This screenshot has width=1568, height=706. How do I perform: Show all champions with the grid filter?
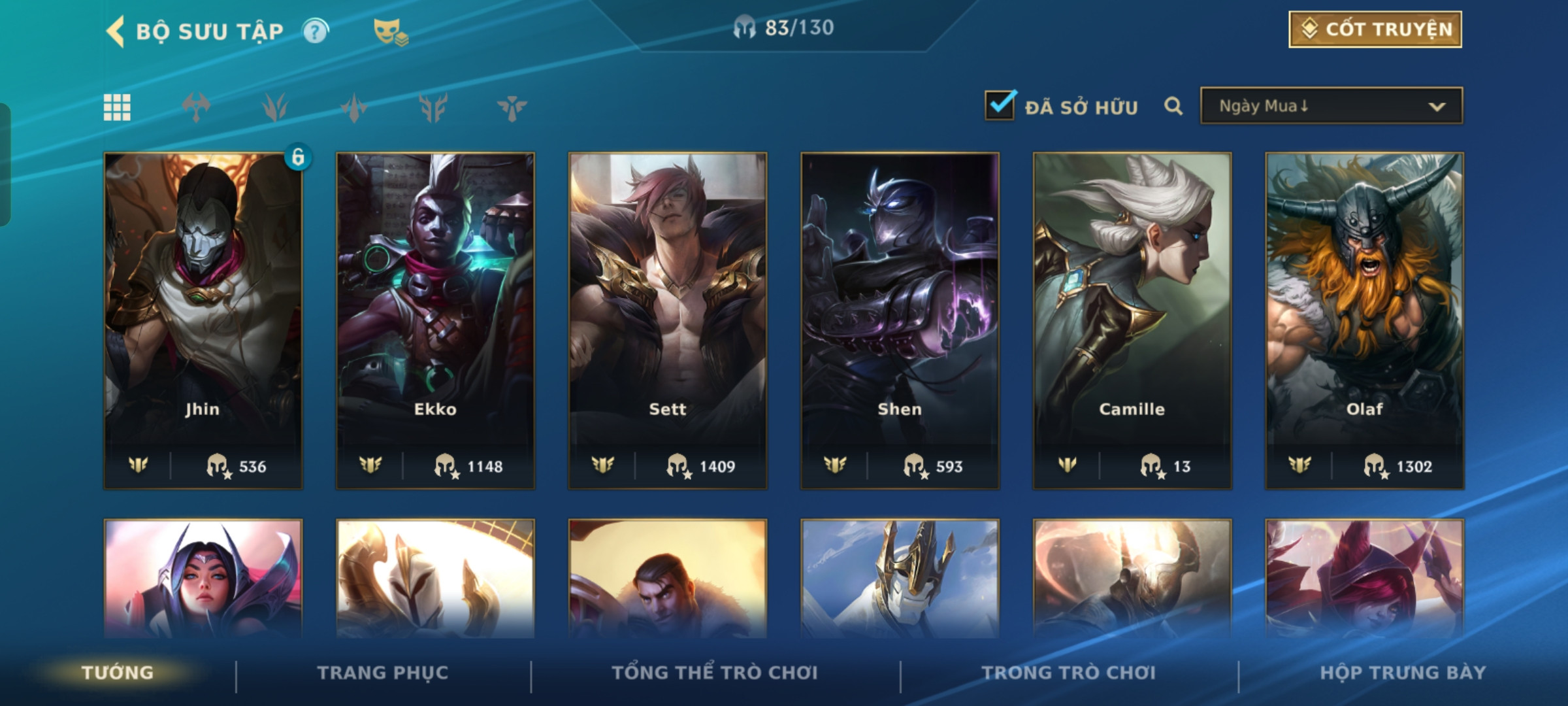point(117,107)
